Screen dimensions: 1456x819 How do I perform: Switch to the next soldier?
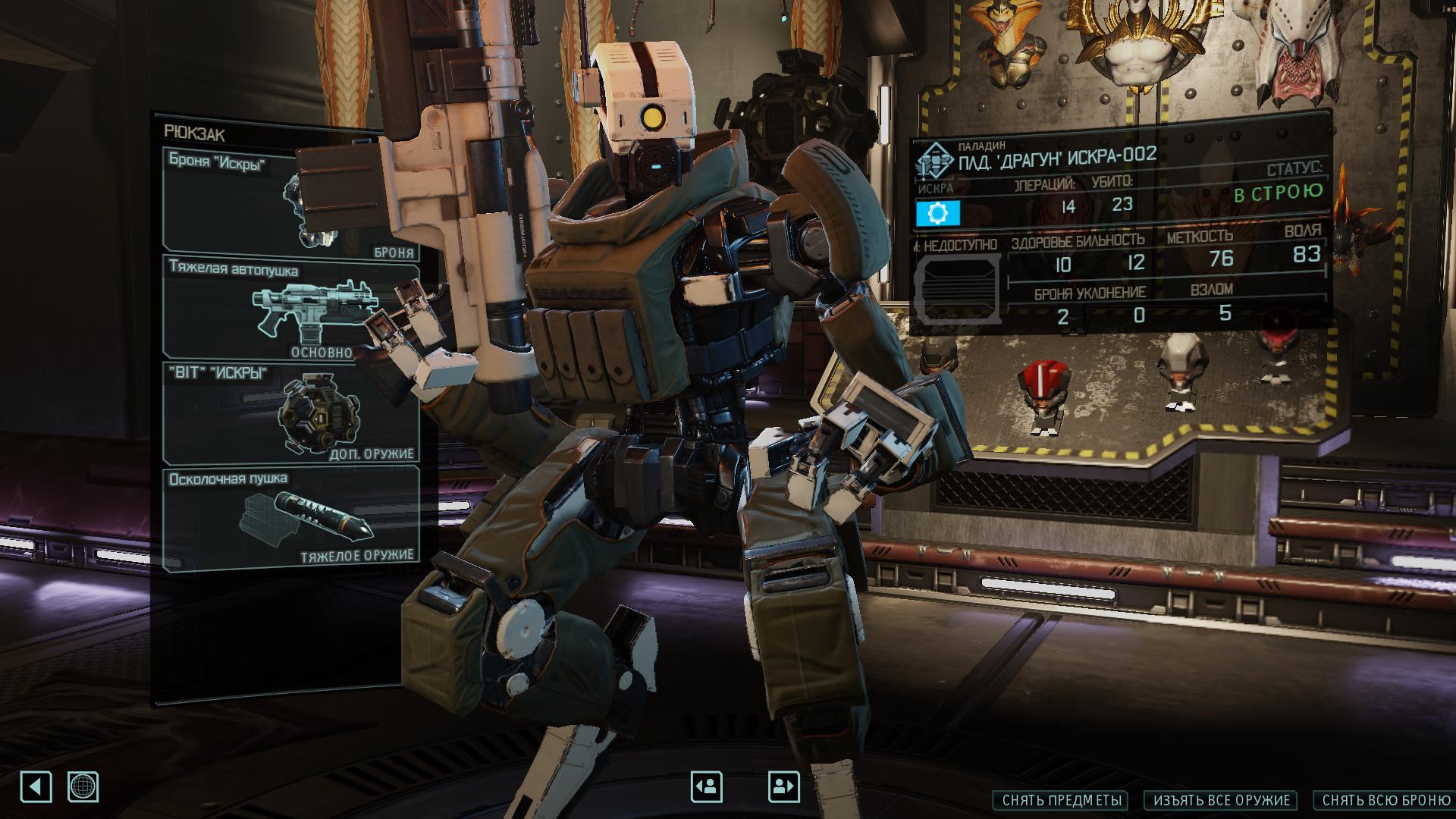783,787
